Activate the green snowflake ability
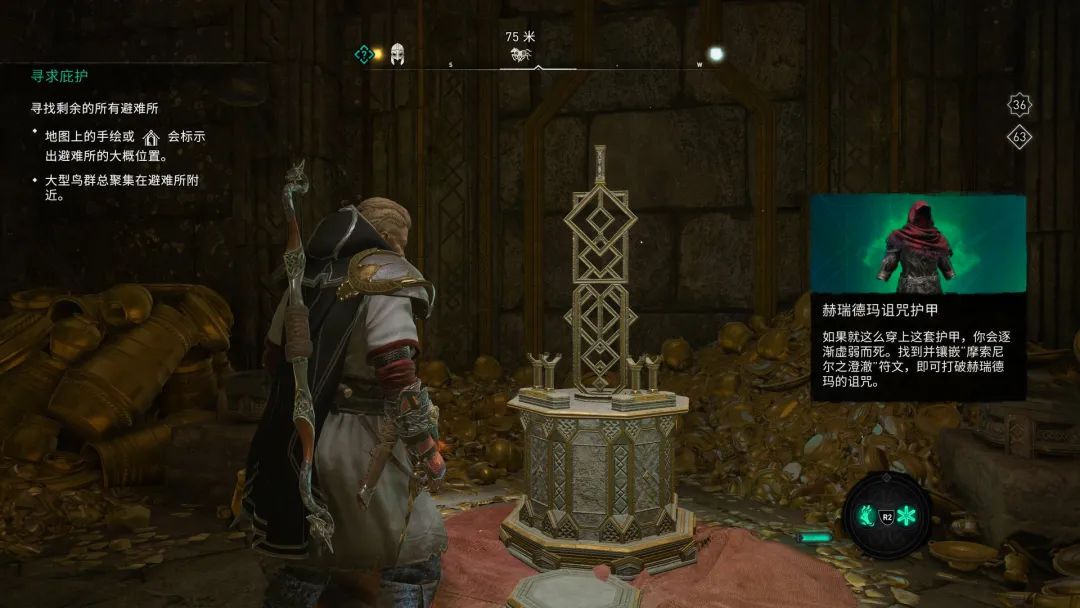 [909, 517]
